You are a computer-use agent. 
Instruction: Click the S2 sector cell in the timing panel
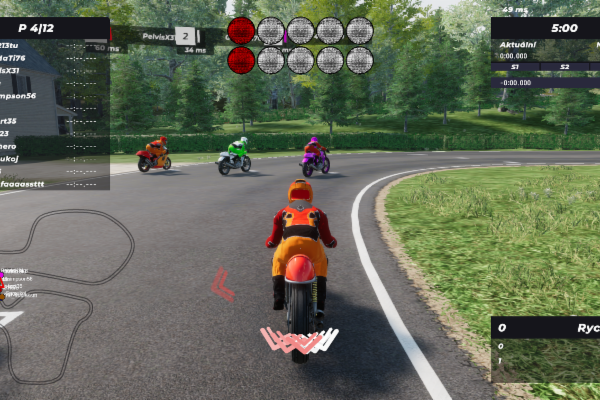point(565,67)
